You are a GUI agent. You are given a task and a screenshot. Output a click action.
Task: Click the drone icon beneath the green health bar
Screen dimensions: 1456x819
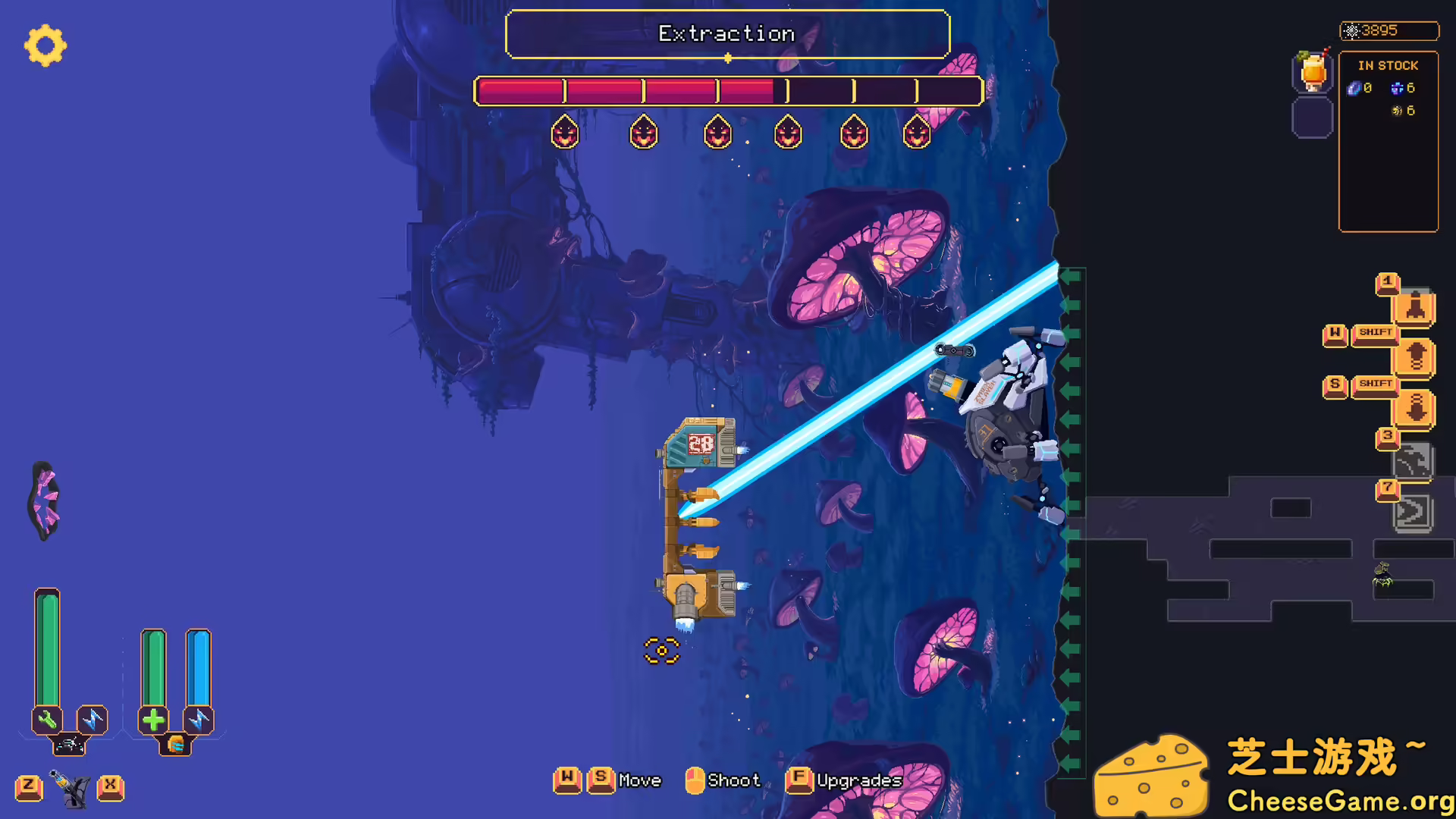click(x=70, y=745)
